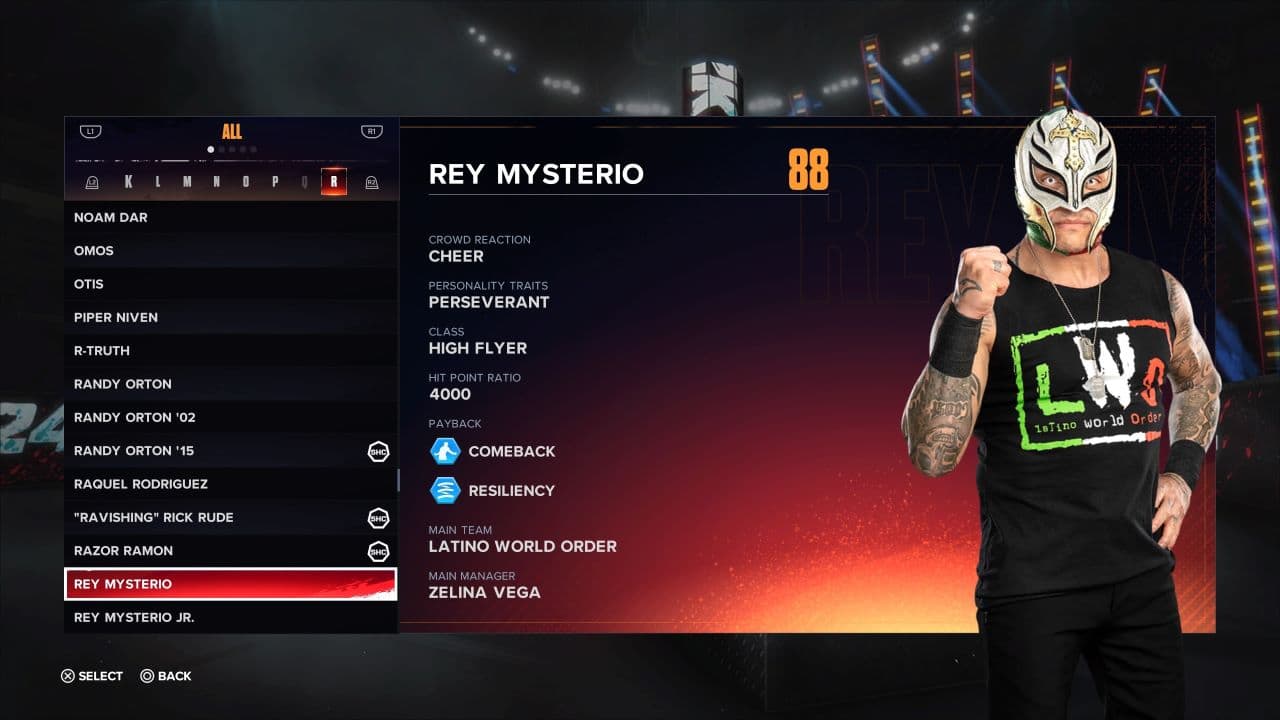Click the R2 trigger icon on the alphabet bar
Image resolution: width=1280 pixels, height=720 pixels.
[372, 181]
